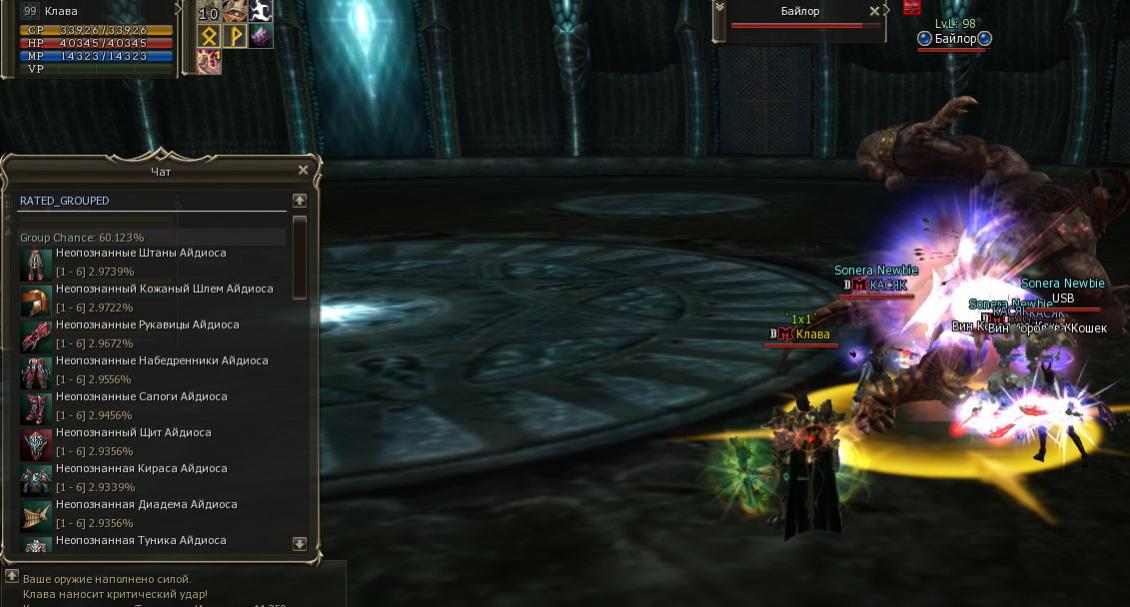
Task: Select Неопознанный Кожаный Шлем Айдиоса entry
Action: click(x=164, y=289)
